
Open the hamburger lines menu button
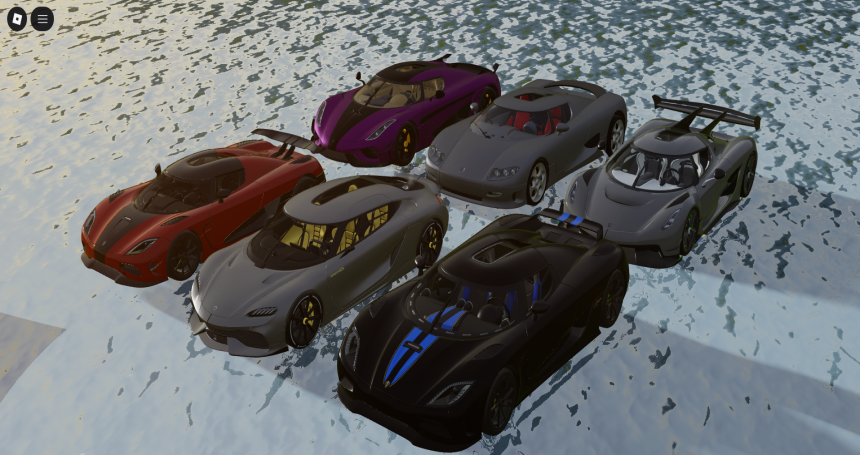[42, 18]
